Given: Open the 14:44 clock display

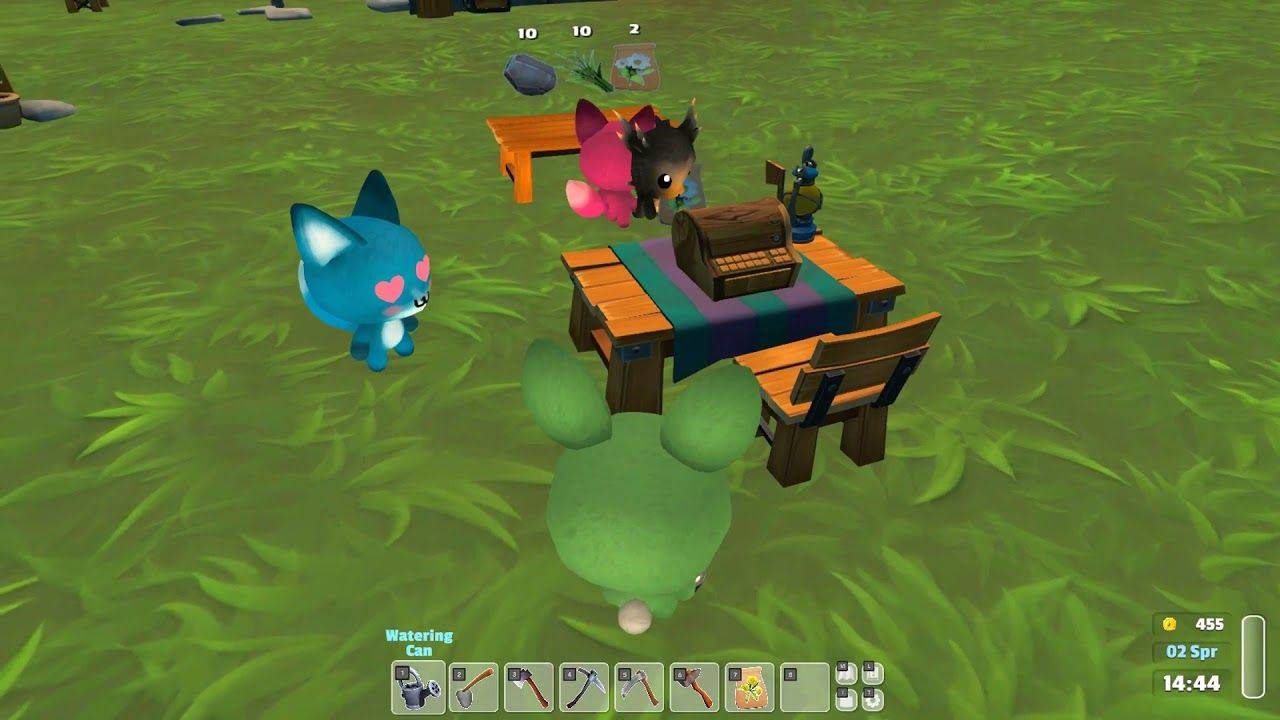Looking at the screenshot, I should tap(1191, 683).
